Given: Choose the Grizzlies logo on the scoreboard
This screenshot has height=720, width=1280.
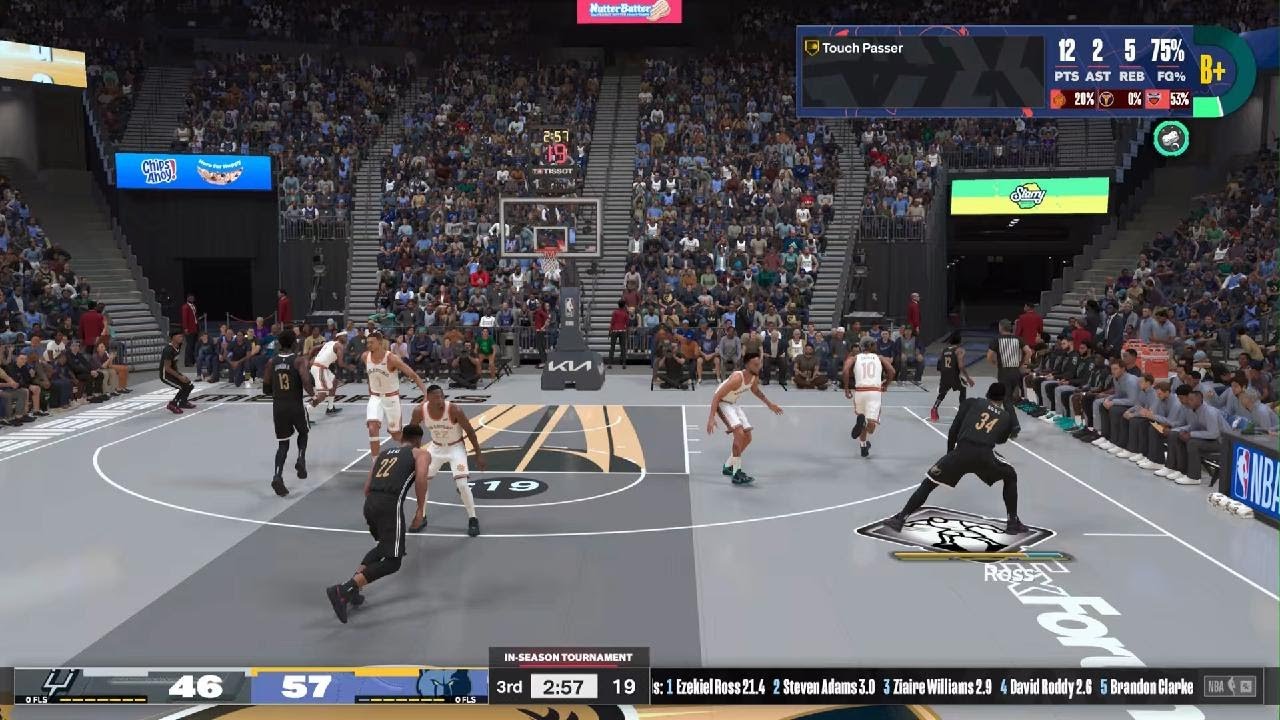Looking at the screenshot, I should coord(444,684).
